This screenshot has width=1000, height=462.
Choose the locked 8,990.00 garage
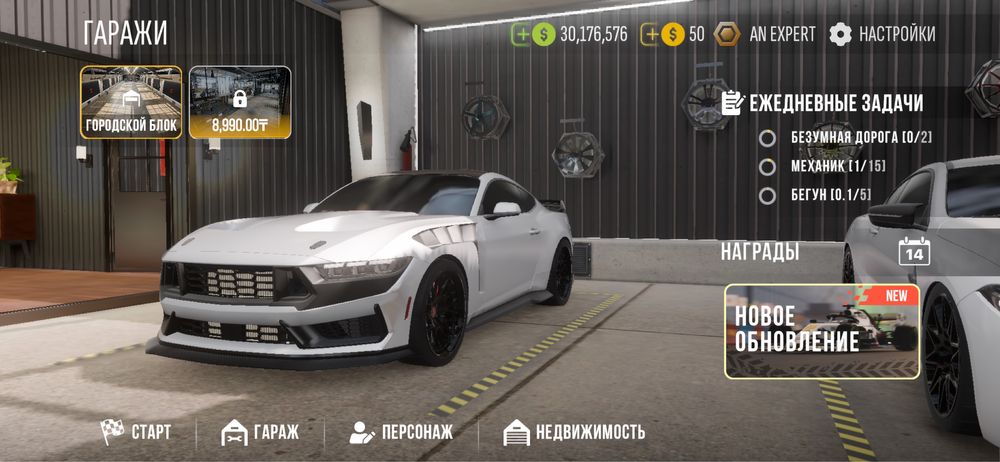tap(240, 102)
